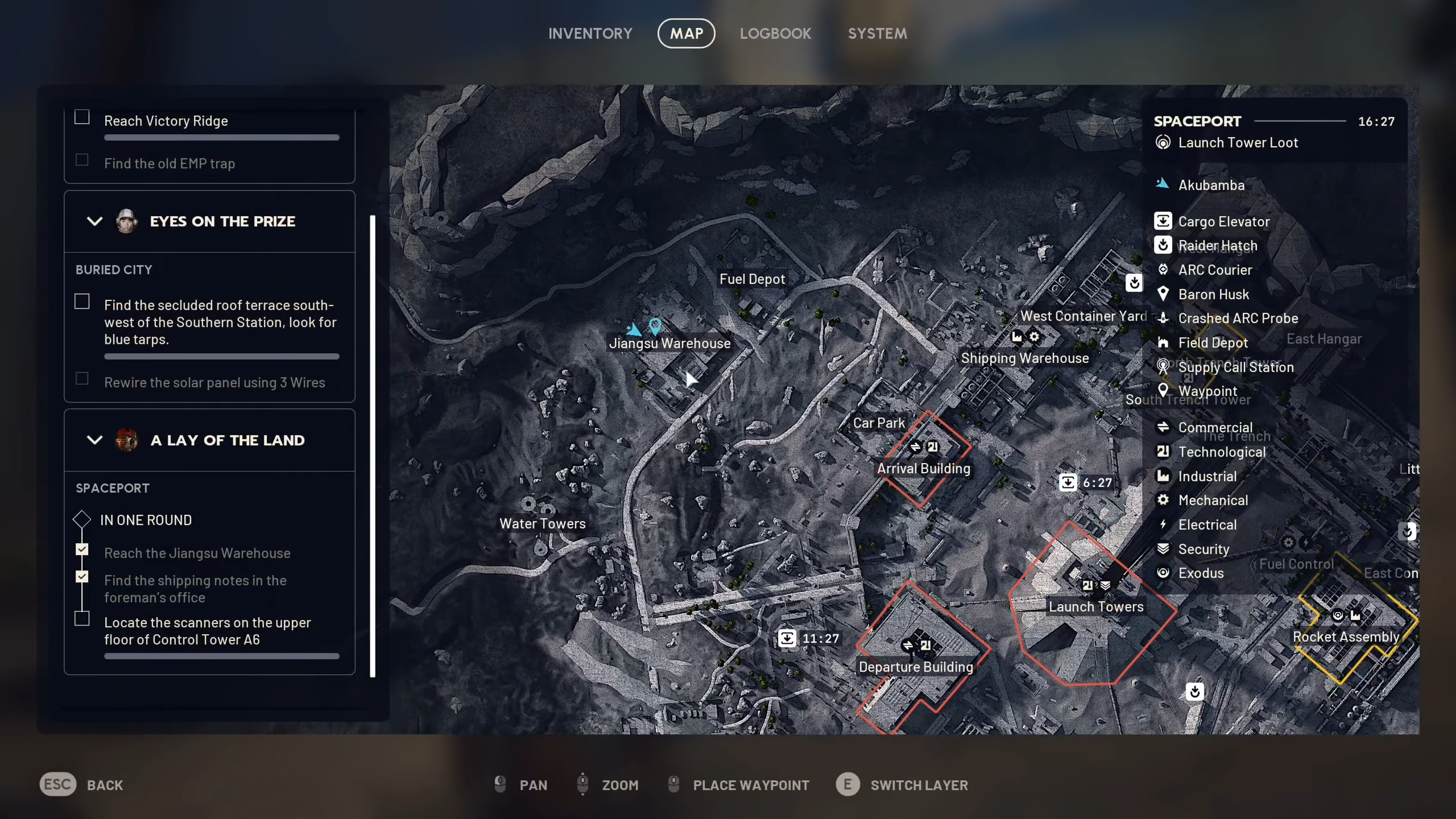This screenshot has width=1456, height=819.
Task: Select the Jiangsu Warehouse map label
Action: click(669, 344)
